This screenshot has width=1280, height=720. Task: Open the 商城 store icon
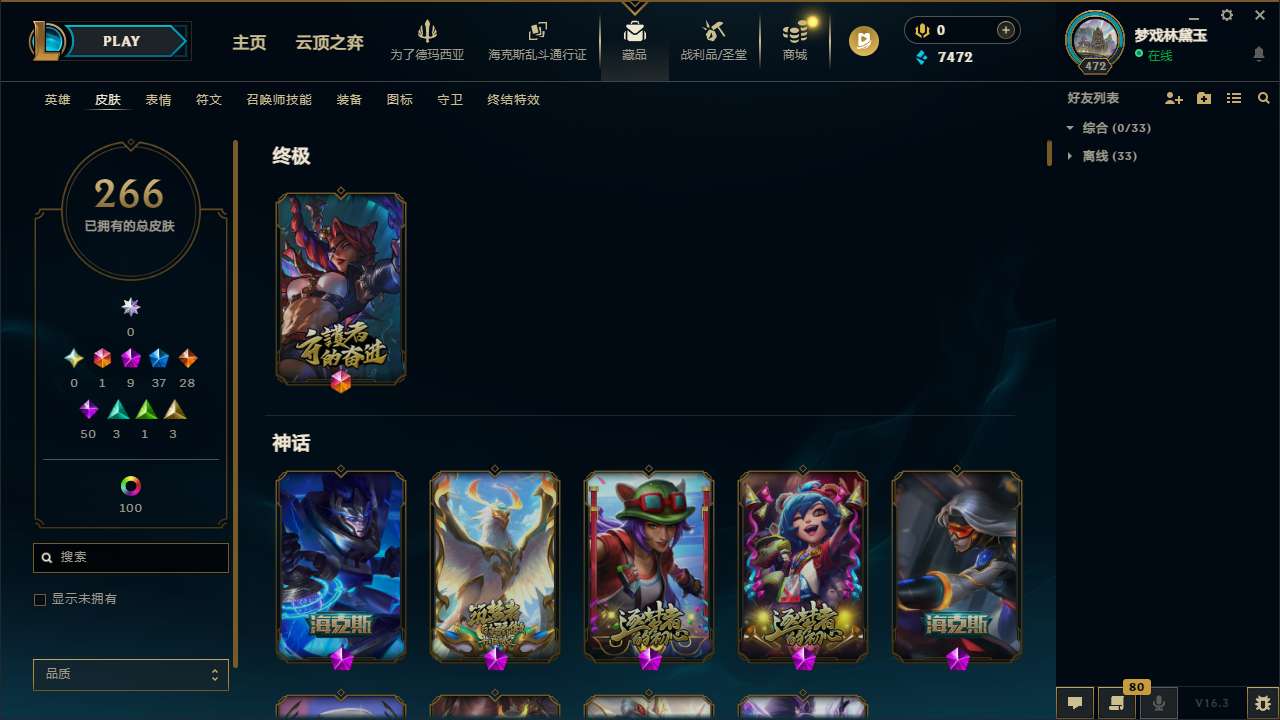(x=795, y=40)
